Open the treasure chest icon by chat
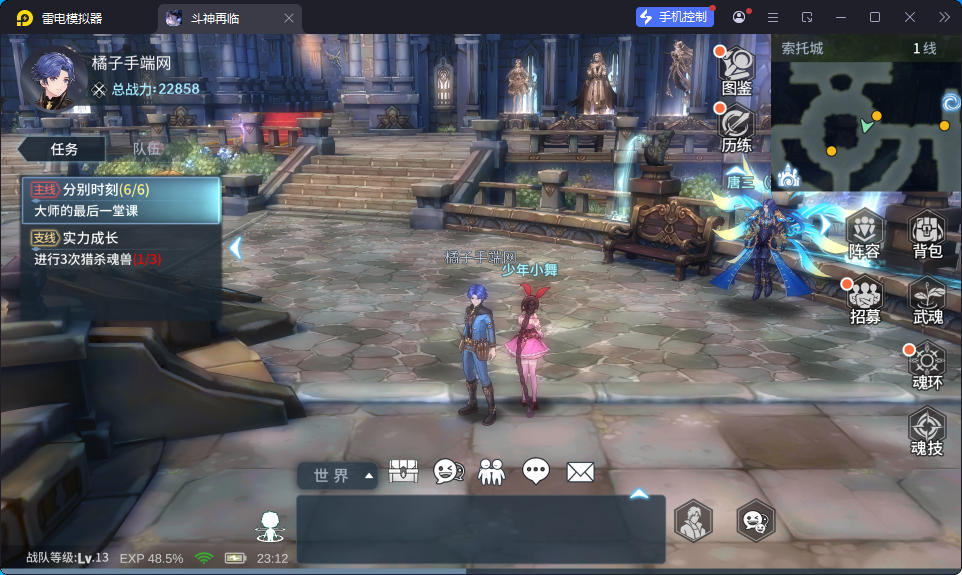The width and height of the screenshot is (962, 575). pos(403,472)
